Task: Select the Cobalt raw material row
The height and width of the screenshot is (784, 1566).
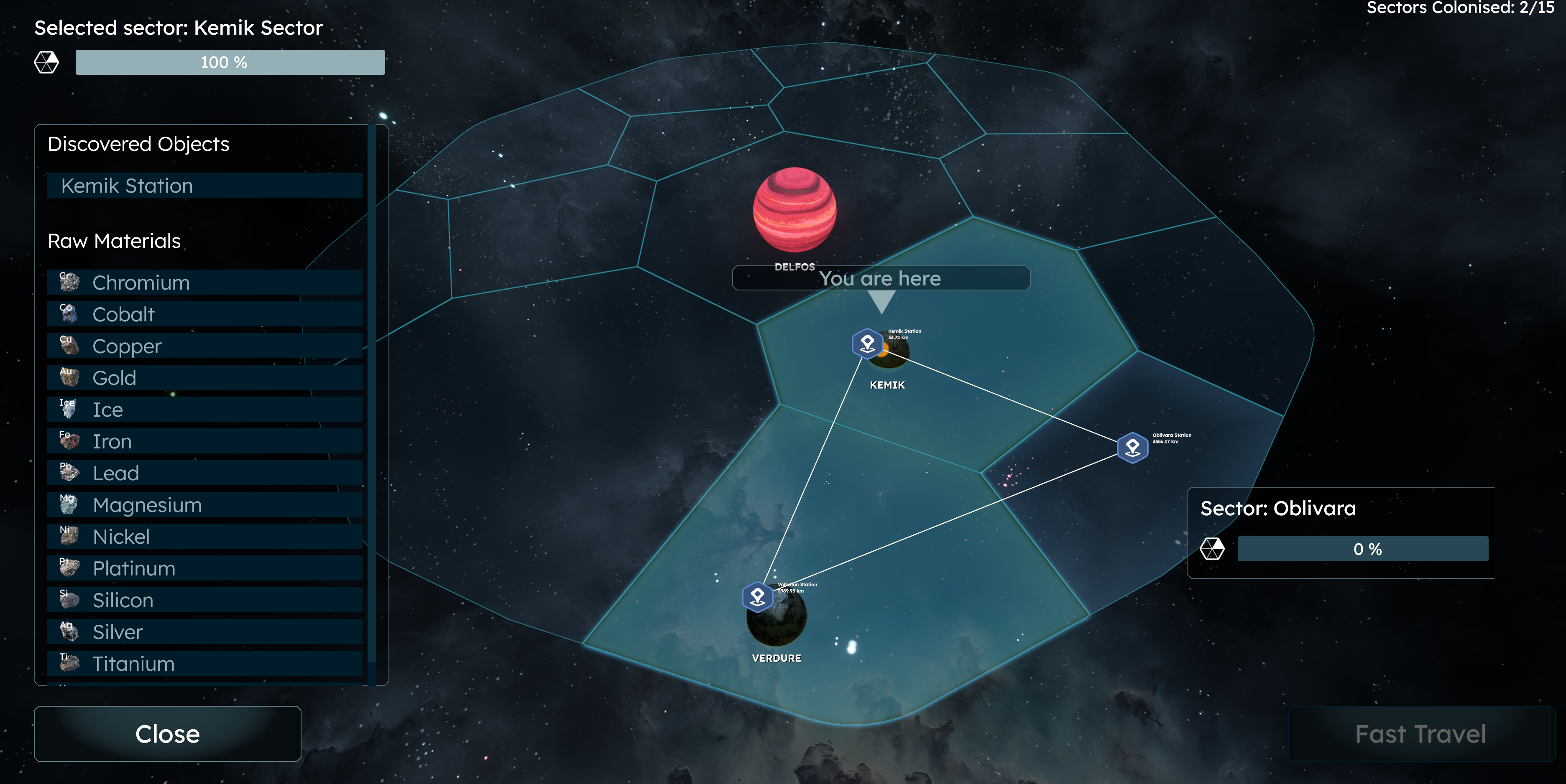Action: [x=205, y=314]
